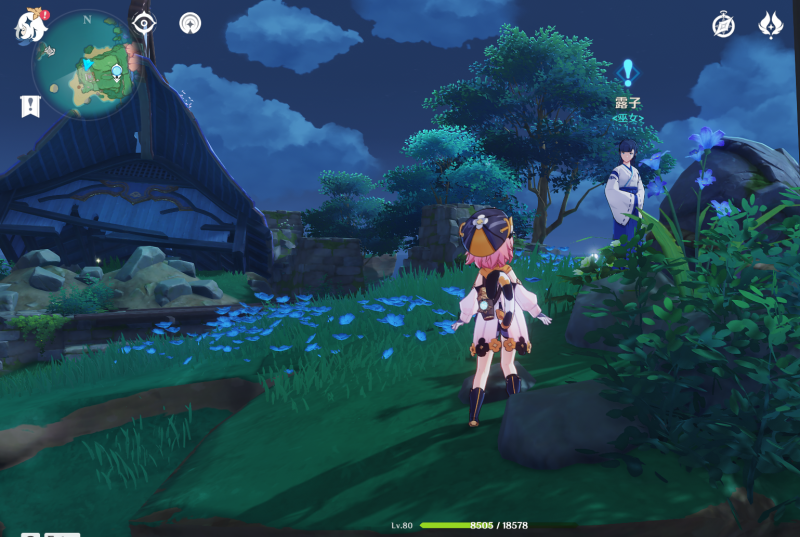The width and height of the screenshot is (800, 537).
Task: Open the Paimon menu icon
Action: point(30,24)
